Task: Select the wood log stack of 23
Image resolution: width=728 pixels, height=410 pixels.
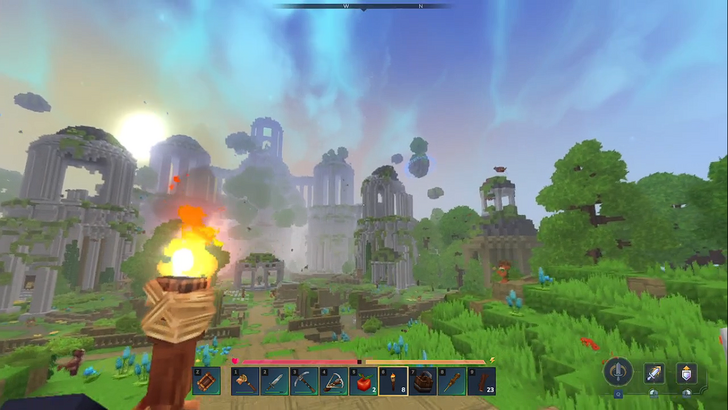Action: (482, 381)
